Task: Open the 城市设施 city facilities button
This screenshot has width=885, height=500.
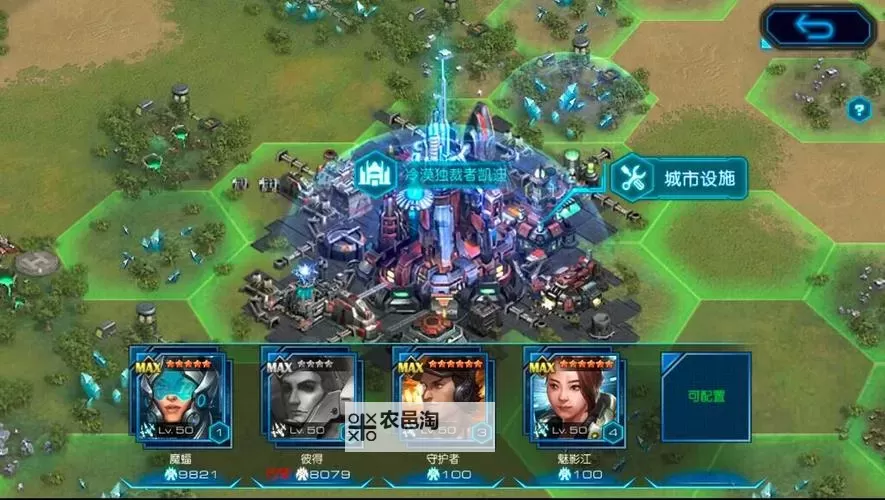Action: (x=679, y=179)
